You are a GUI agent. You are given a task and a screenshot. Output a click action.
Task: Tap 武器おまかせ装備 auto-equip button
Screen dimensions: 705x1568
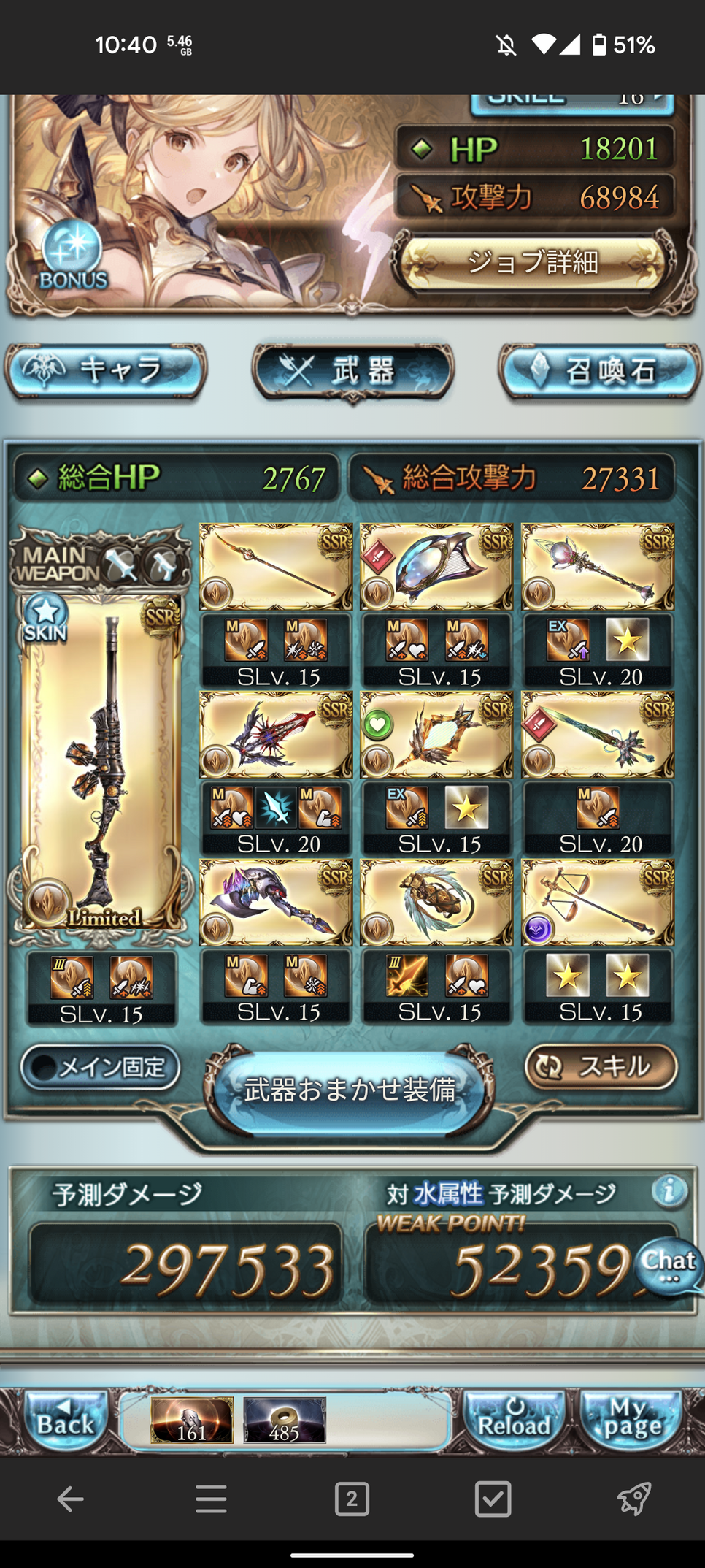350,1090
